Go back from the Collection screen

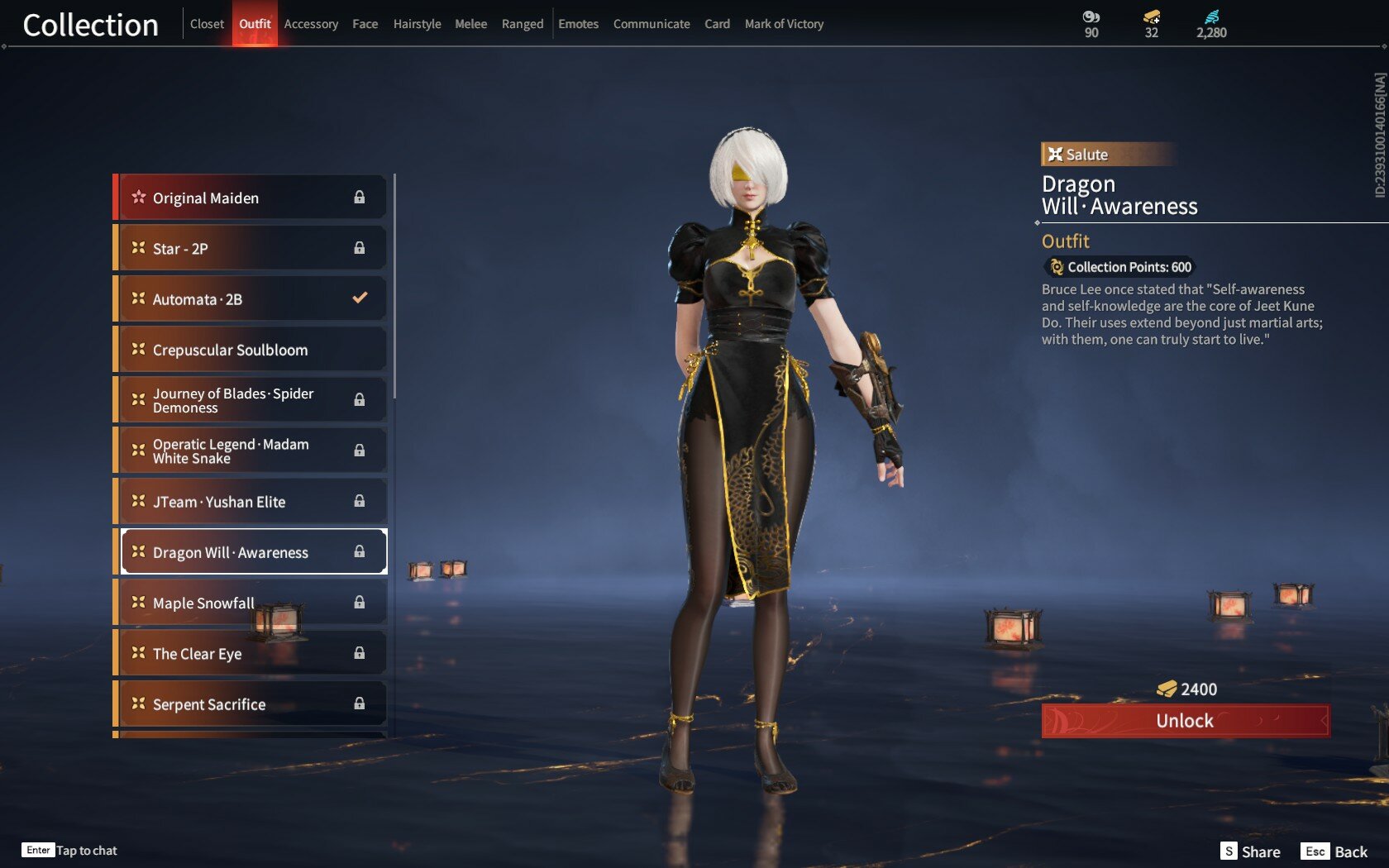tap(1334, 851)
